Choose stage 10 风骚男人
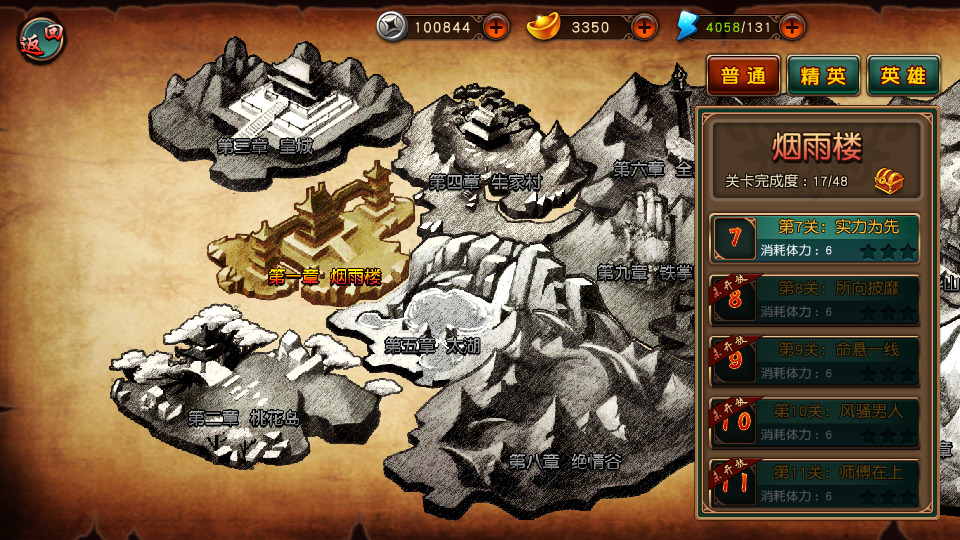The width and height of the screenshot is (960, 540). click(x=815, y=422)
